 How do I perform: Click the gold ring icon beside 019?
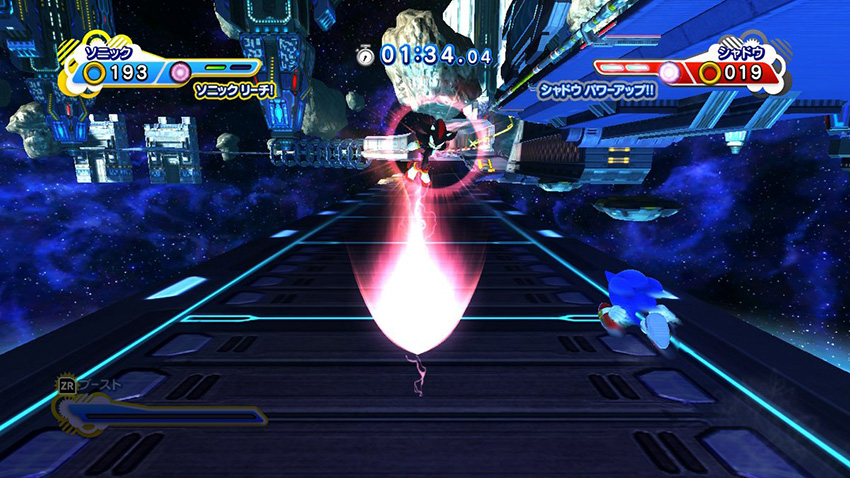709,72
